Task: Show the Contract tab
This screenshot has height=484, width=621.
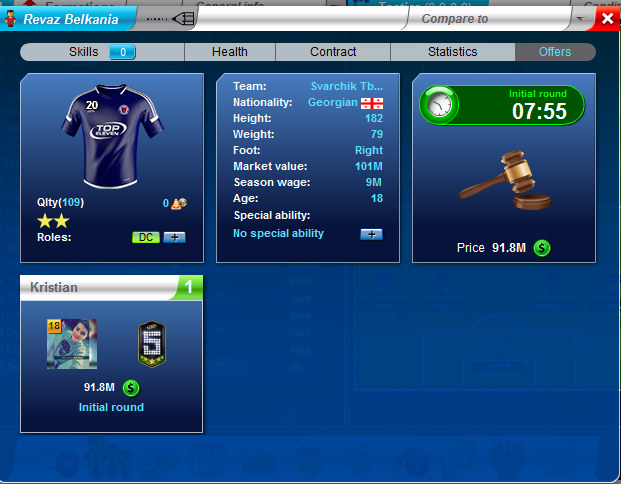Action: click(x=333, y=52)
